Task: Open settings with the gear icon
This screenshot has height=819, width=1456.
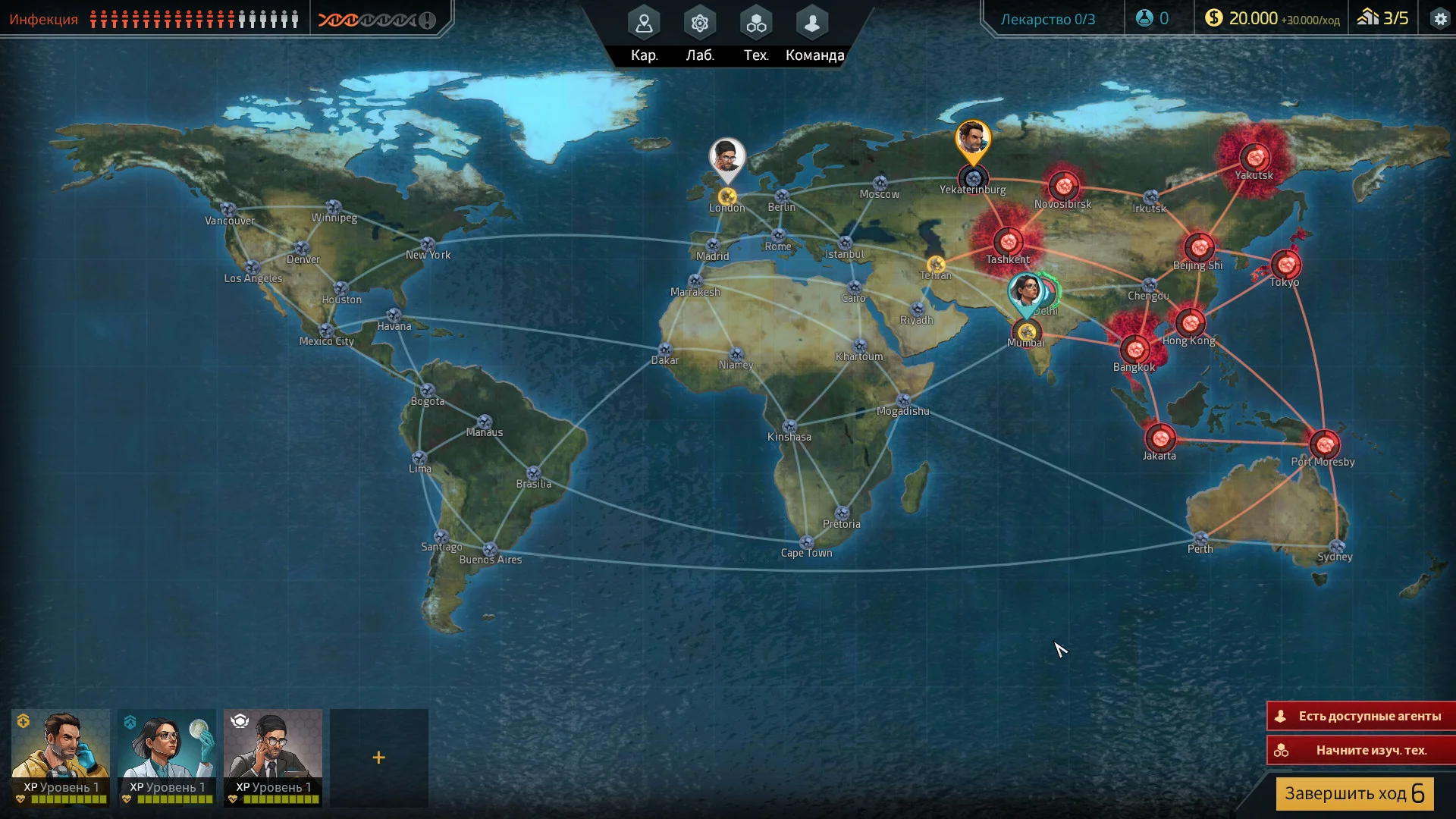Action: (1439, 19)
